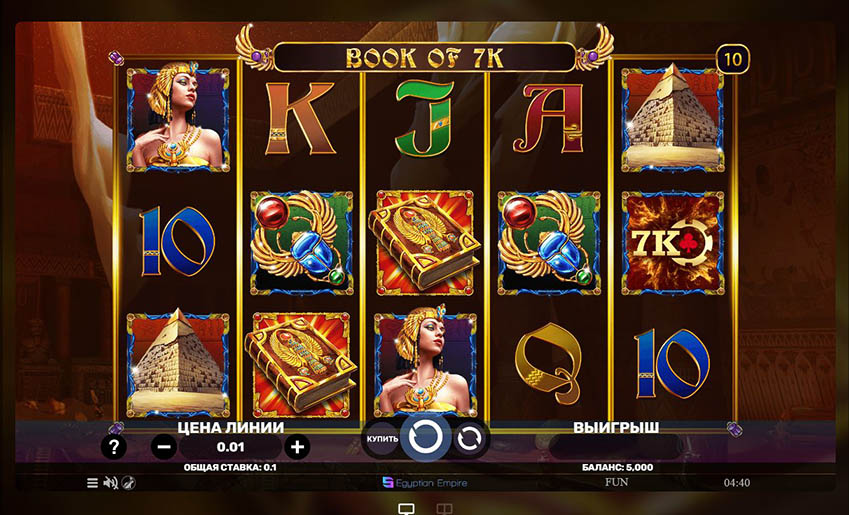Select the paylines count badge showing 10
The width and height of the screenshot is (849, 515).
pos(733,59)
